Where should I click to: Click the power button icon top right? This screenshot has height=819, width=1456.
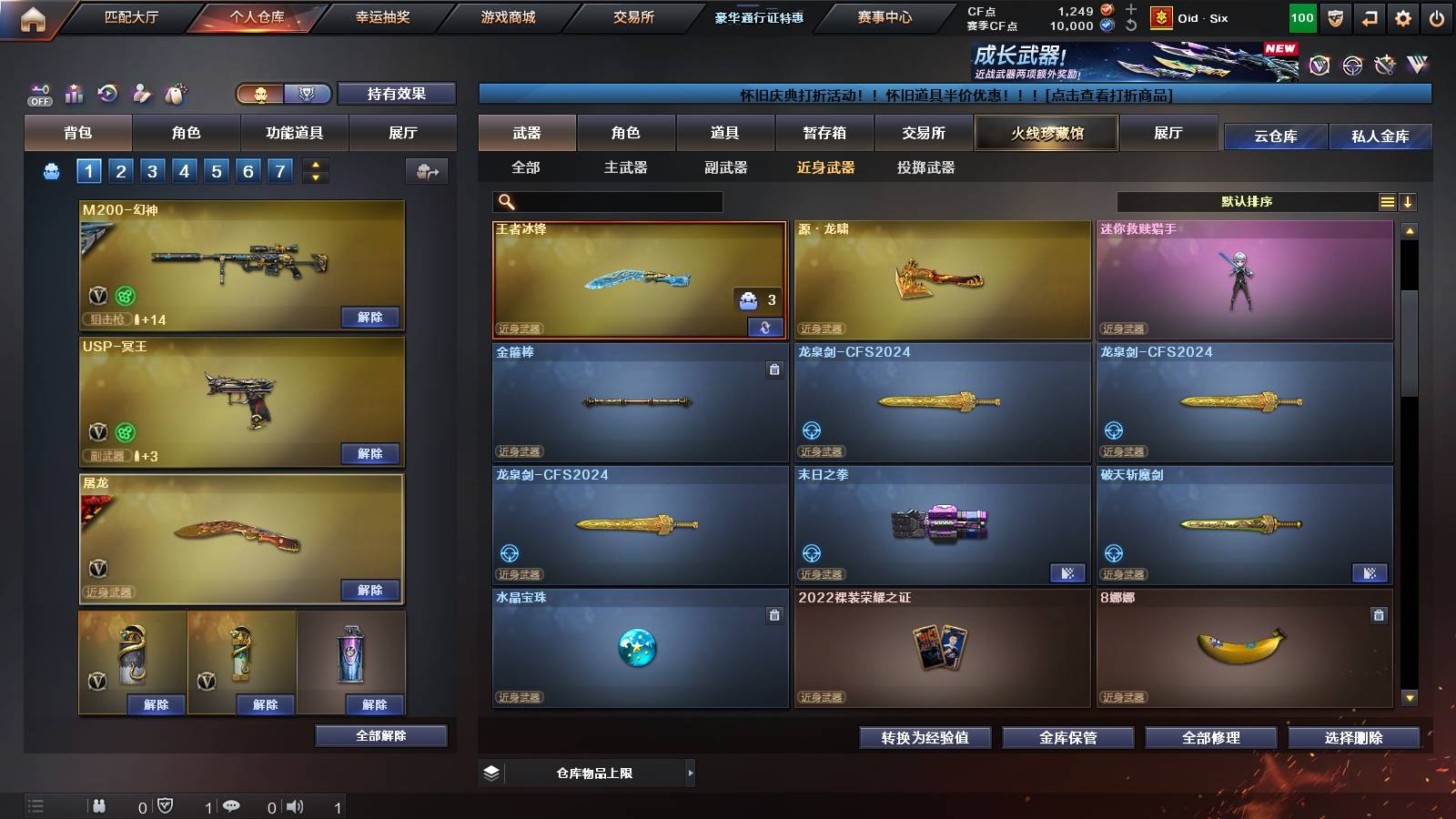[x=1438, y=16]
